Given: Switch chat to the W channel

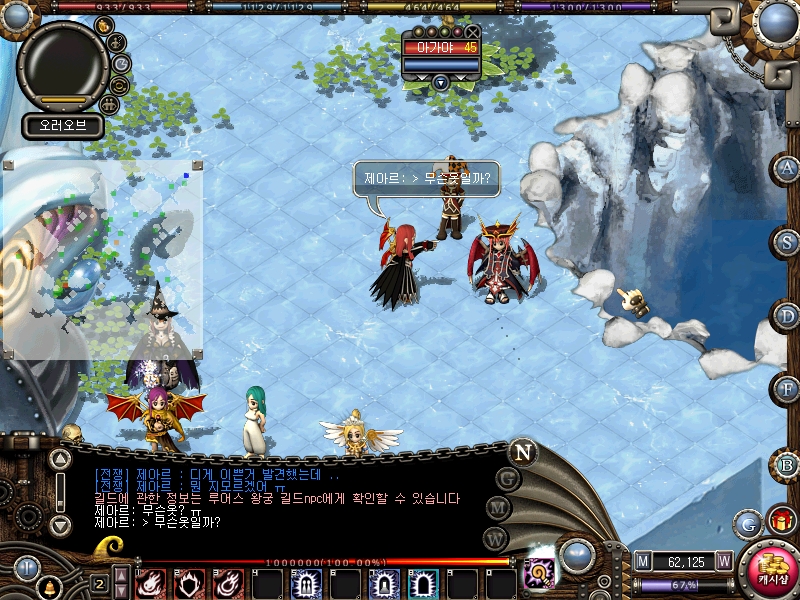Looking at the screenshot, I should [x=496, y=538].
